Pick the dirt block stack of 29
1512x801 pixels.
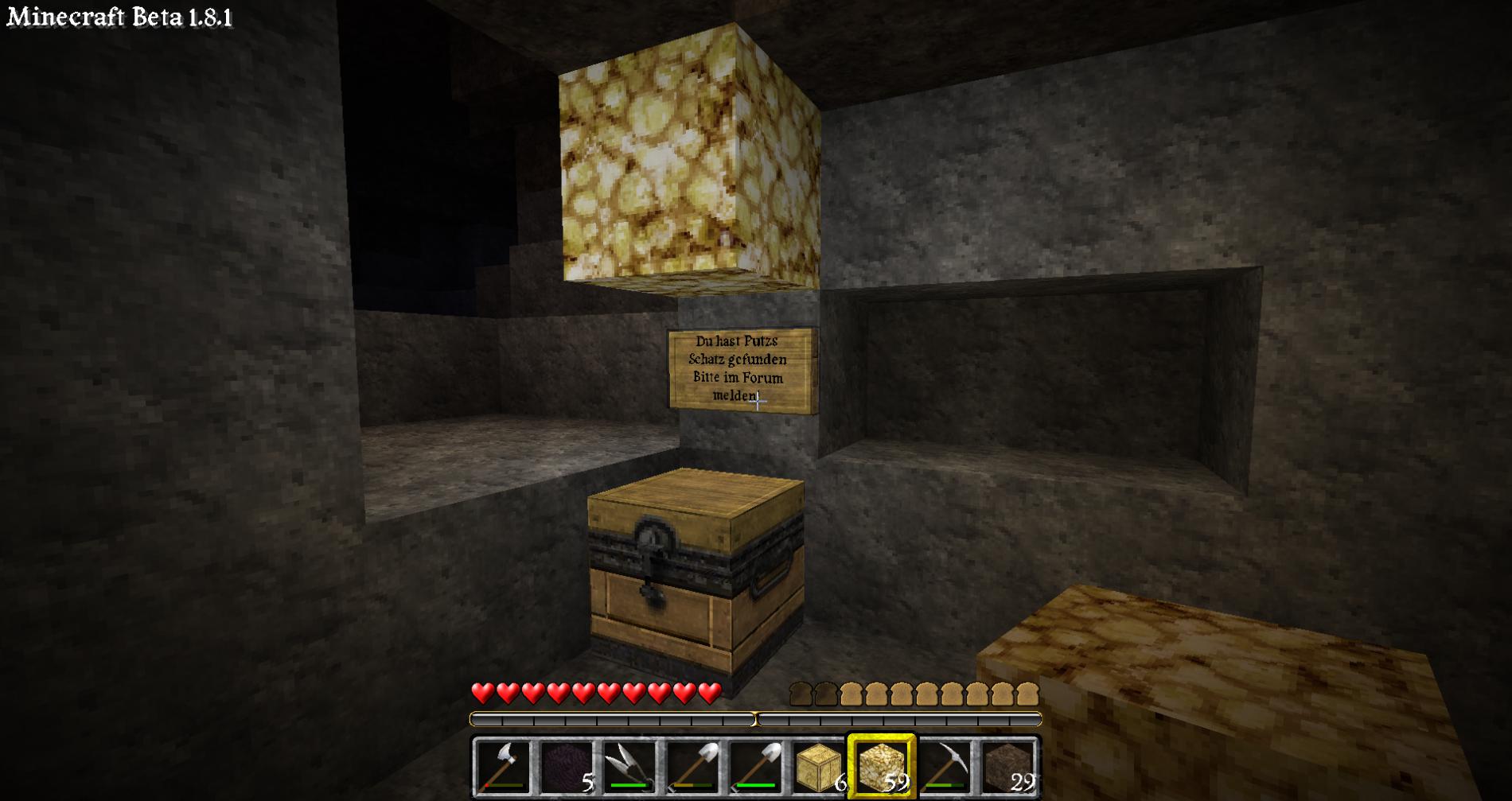1008,768
